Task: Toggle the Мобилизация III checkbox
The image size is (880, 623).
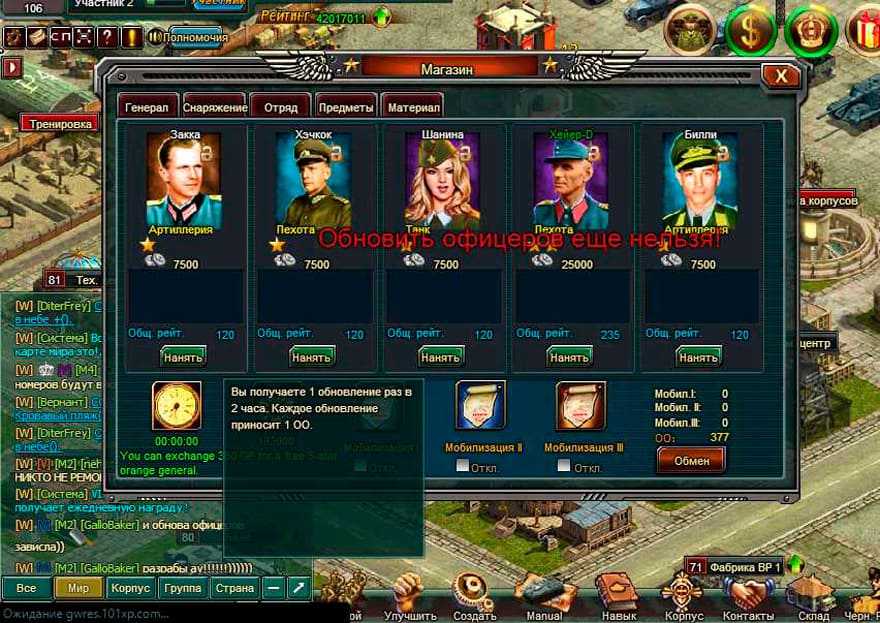Action: [x=564, y=466]
